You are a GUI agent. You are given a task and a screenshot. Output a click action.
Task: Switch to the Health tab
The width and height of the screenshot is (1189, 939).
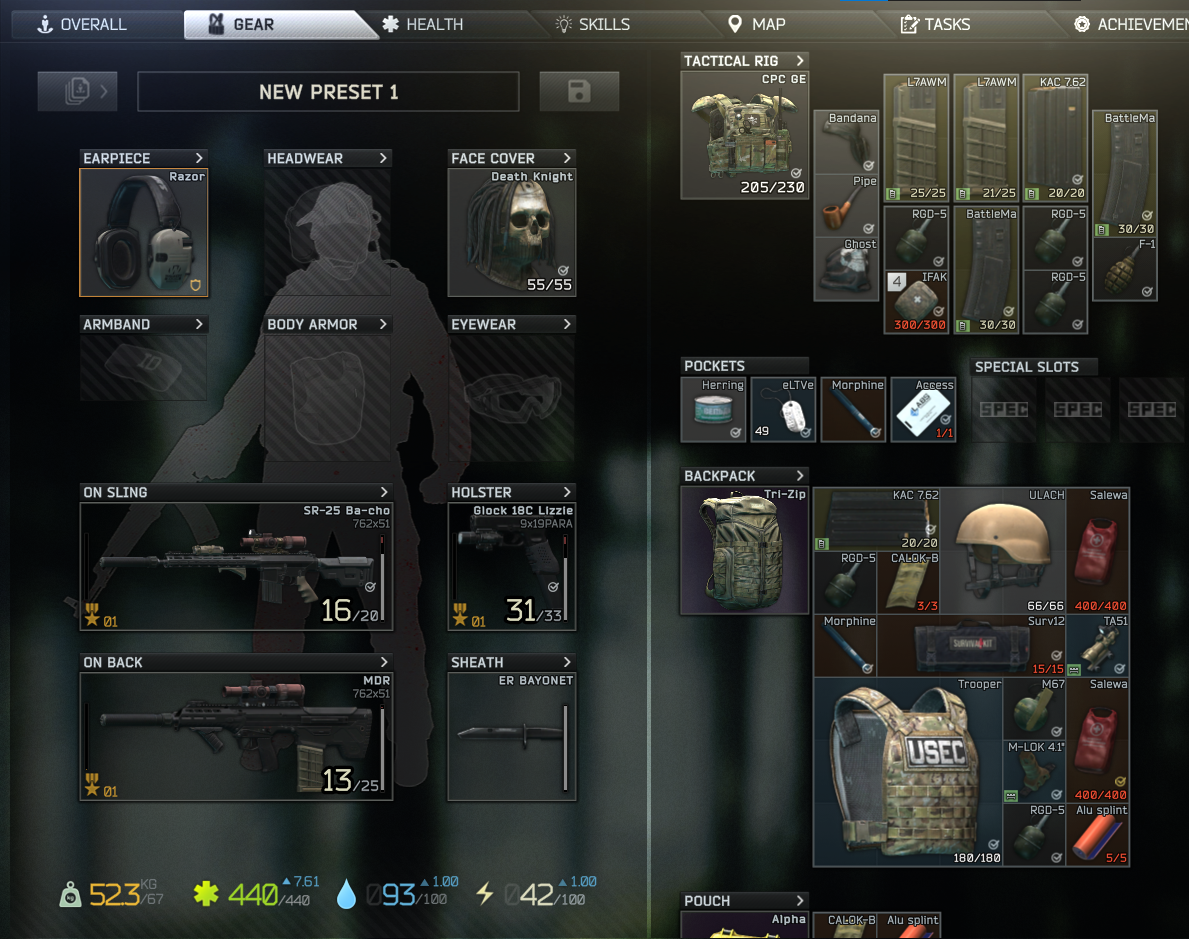(423, 24)
